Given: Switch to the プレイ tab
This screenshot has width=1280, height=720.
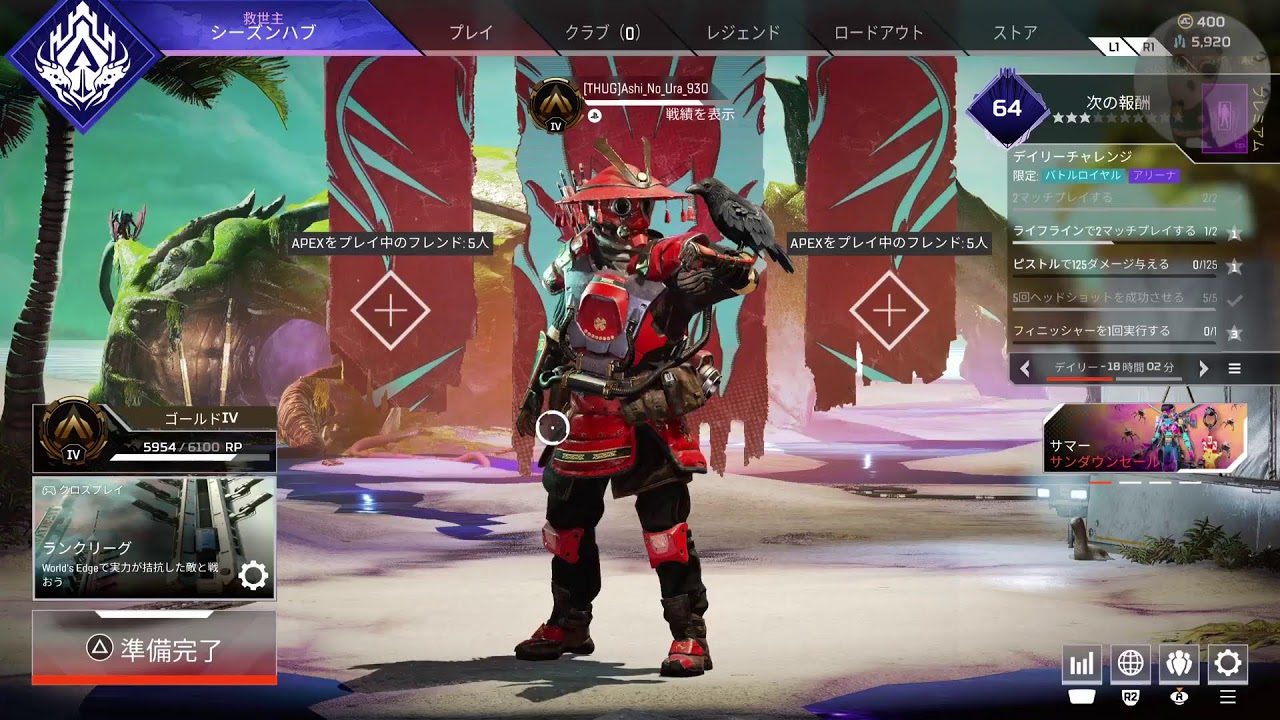Looking at the screenshot, I should click(x=471, y=32).
